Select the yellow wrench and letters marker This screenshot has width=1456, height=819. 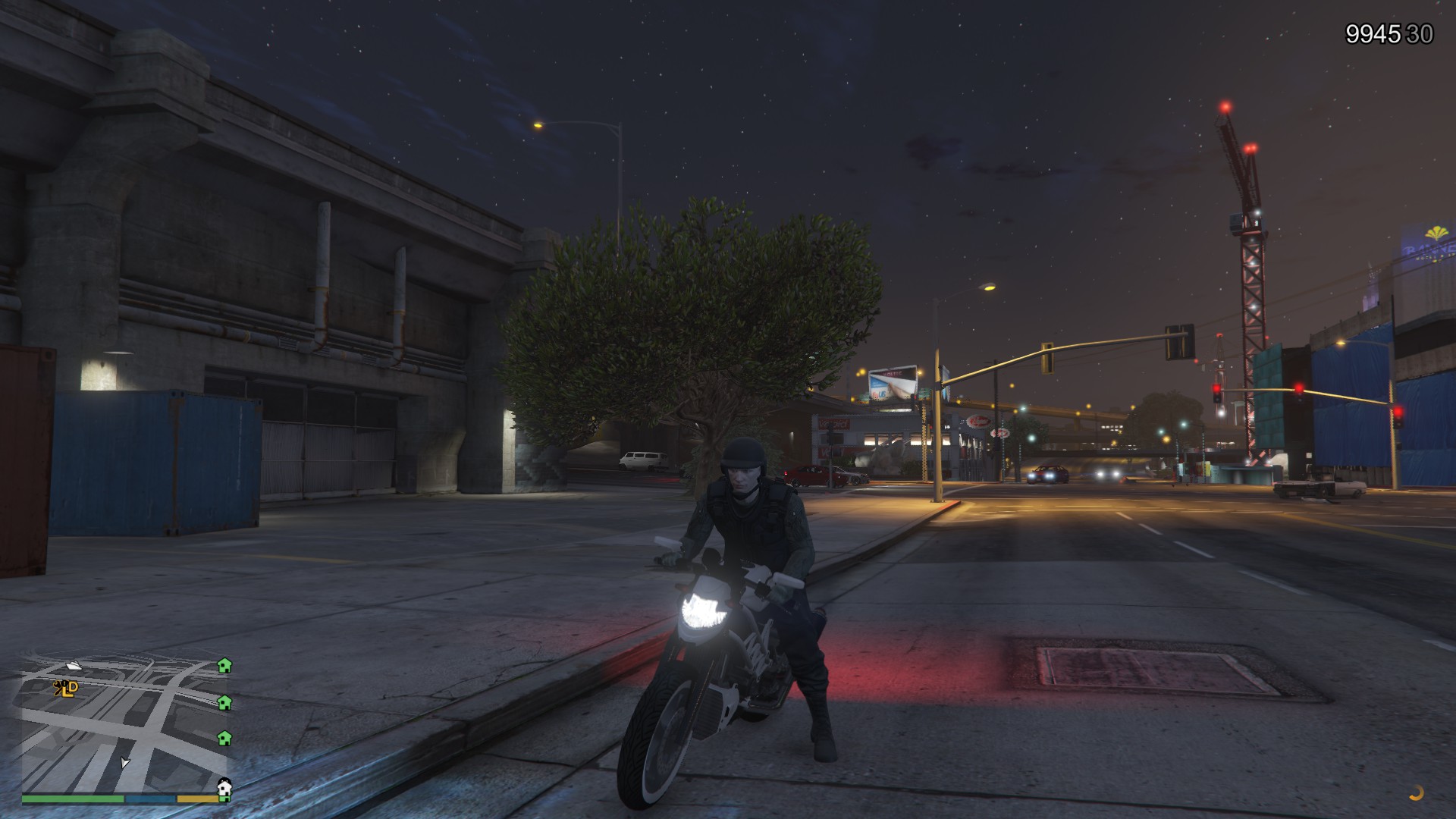tap(66, 689)
